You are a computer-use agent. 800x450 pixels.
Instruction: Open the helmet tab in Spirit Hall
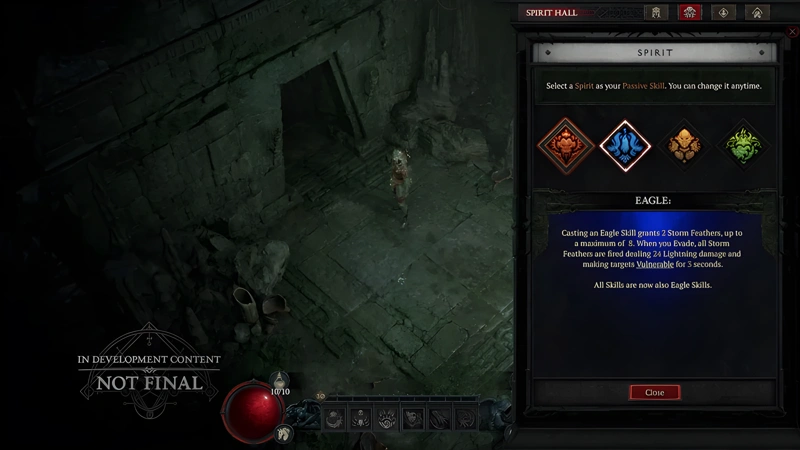(656, 13)
